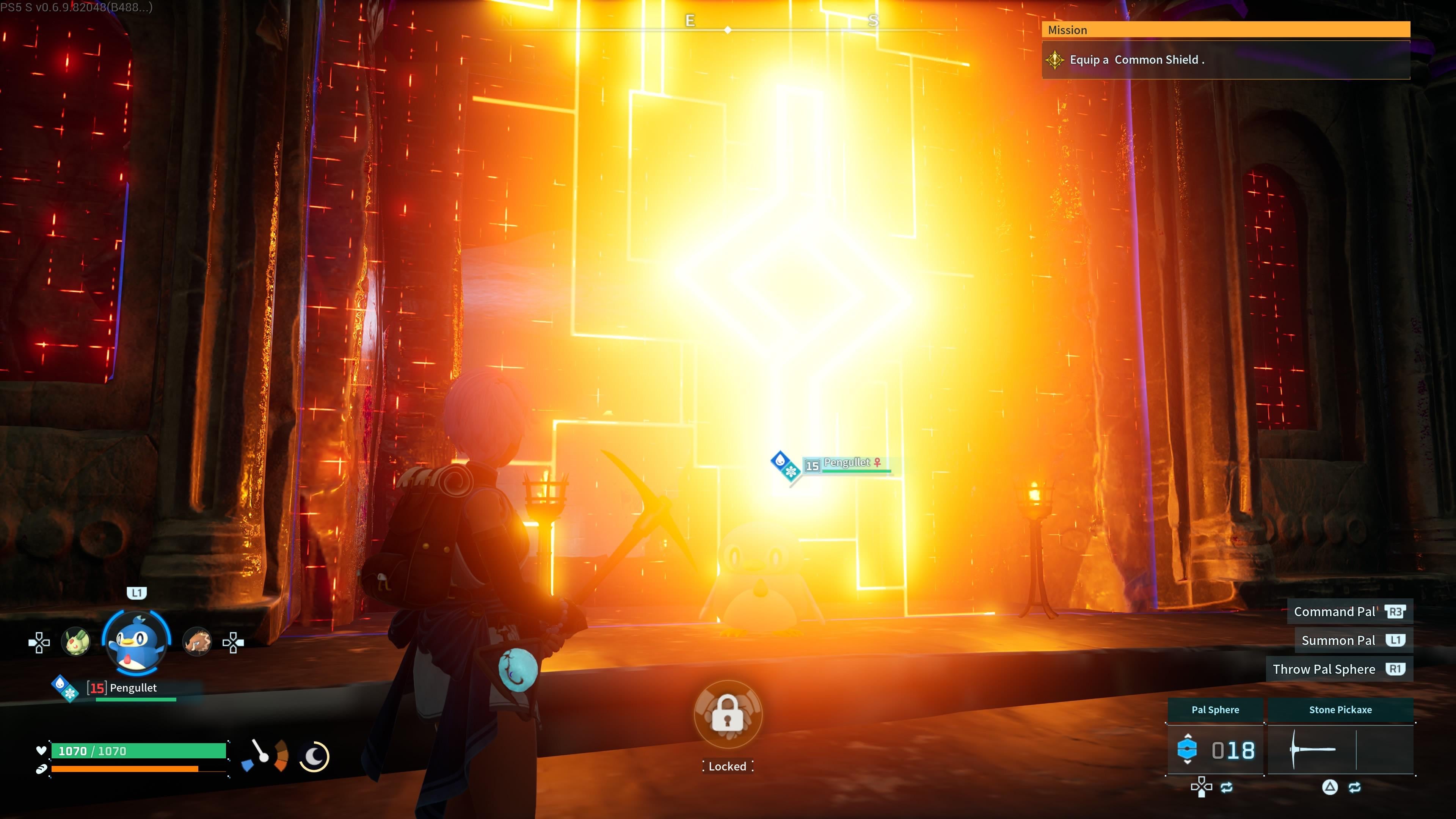Click the compass bar heading strip
The image size is (1456, 819).
(x=728, y=25)
